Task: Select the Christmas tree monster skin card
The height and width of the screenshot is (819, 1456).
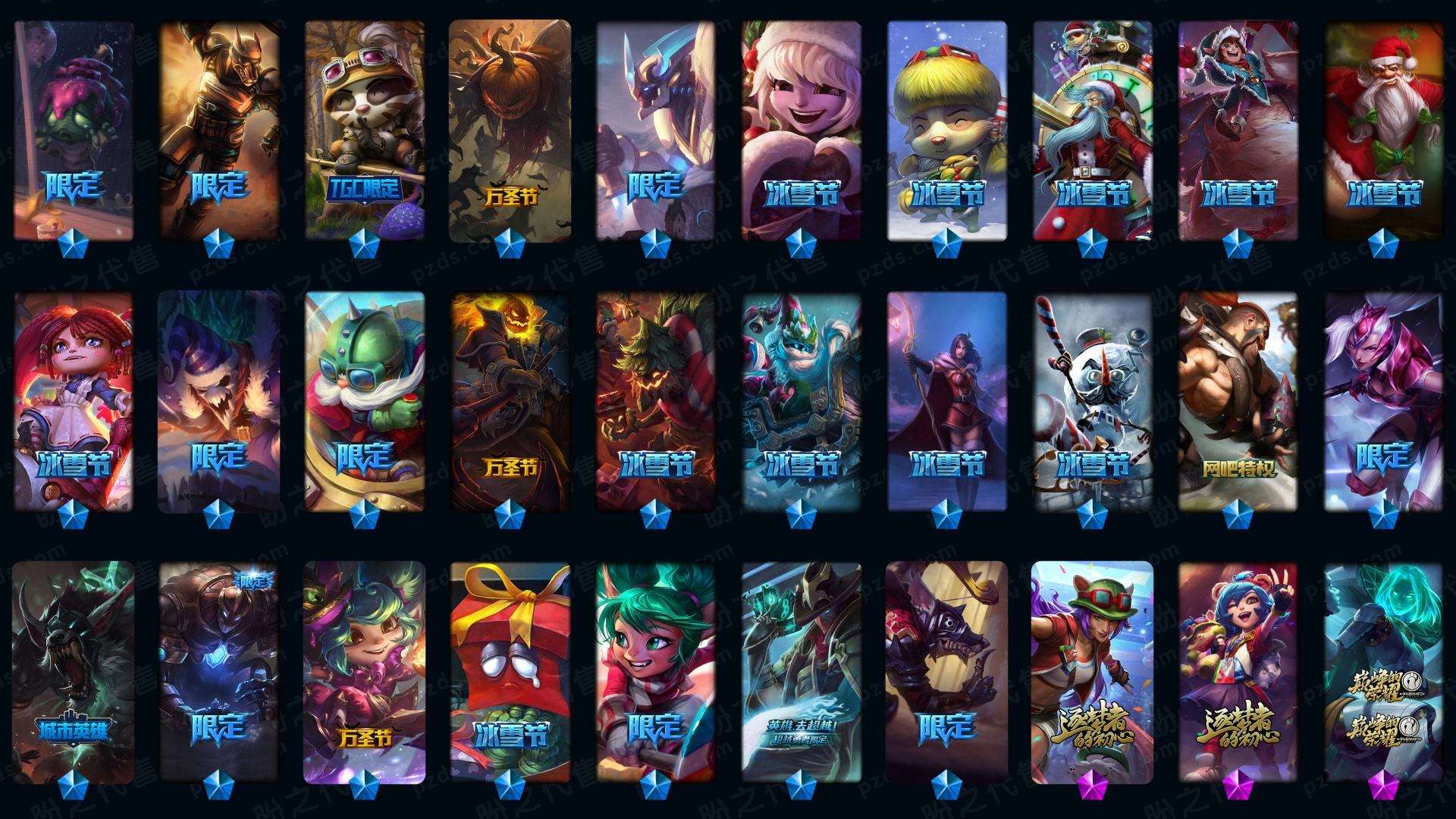Action: (655, 402)
